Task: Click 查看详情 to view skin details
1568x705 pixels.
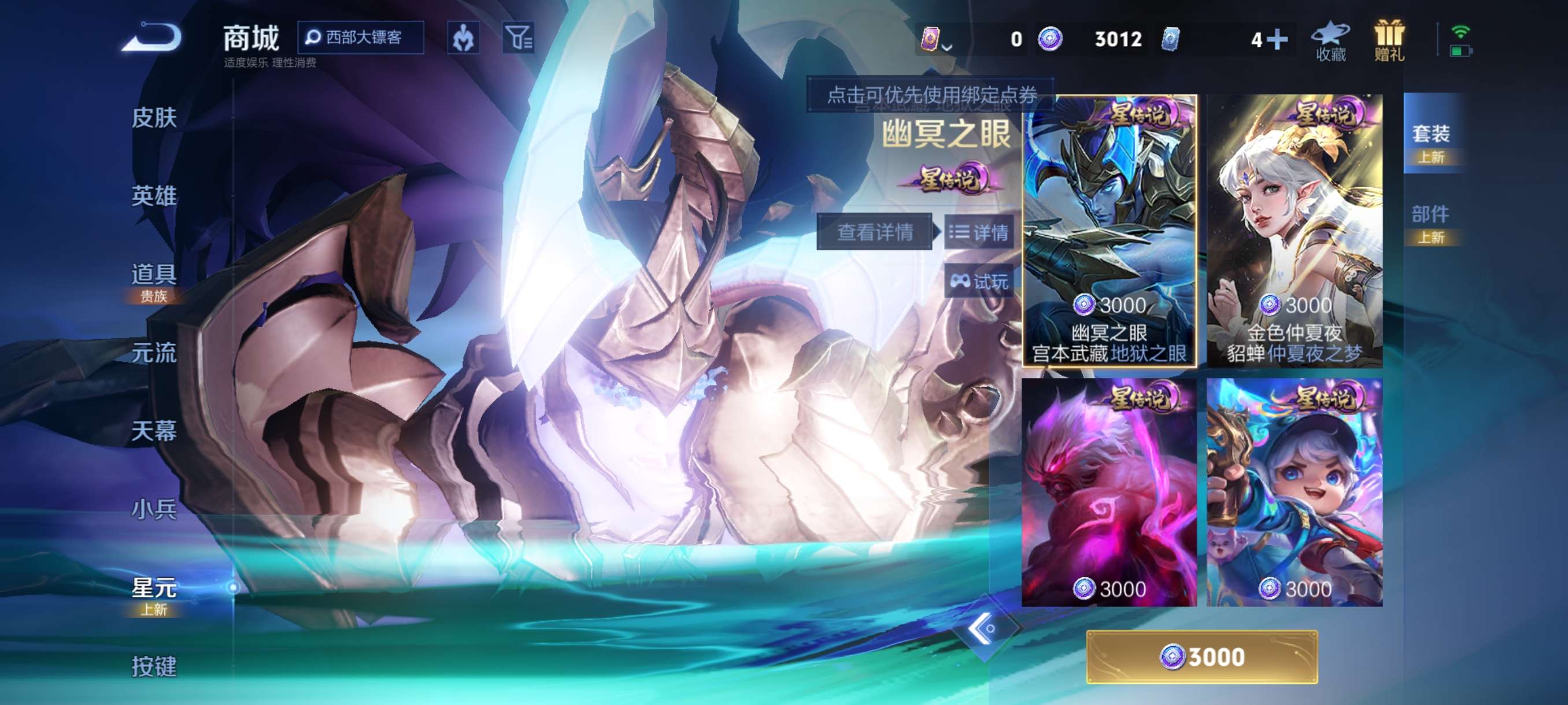Action: click(x=877, y=233)
